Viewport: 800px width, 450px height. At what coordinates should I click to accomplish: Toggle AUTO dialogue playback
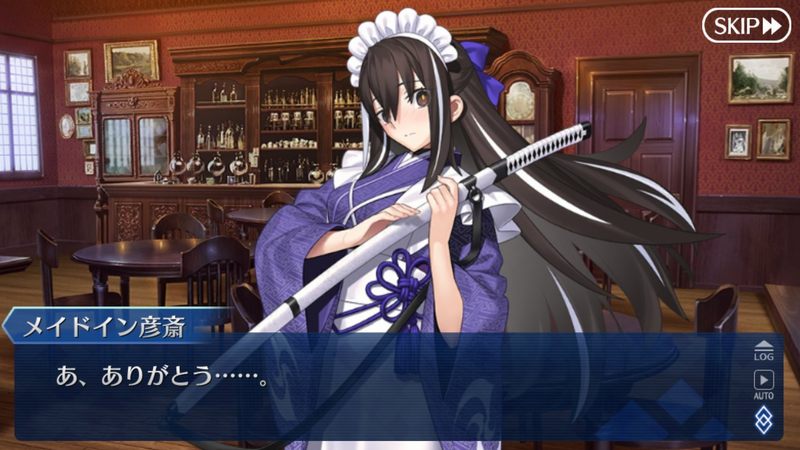[x=763, y=384]
